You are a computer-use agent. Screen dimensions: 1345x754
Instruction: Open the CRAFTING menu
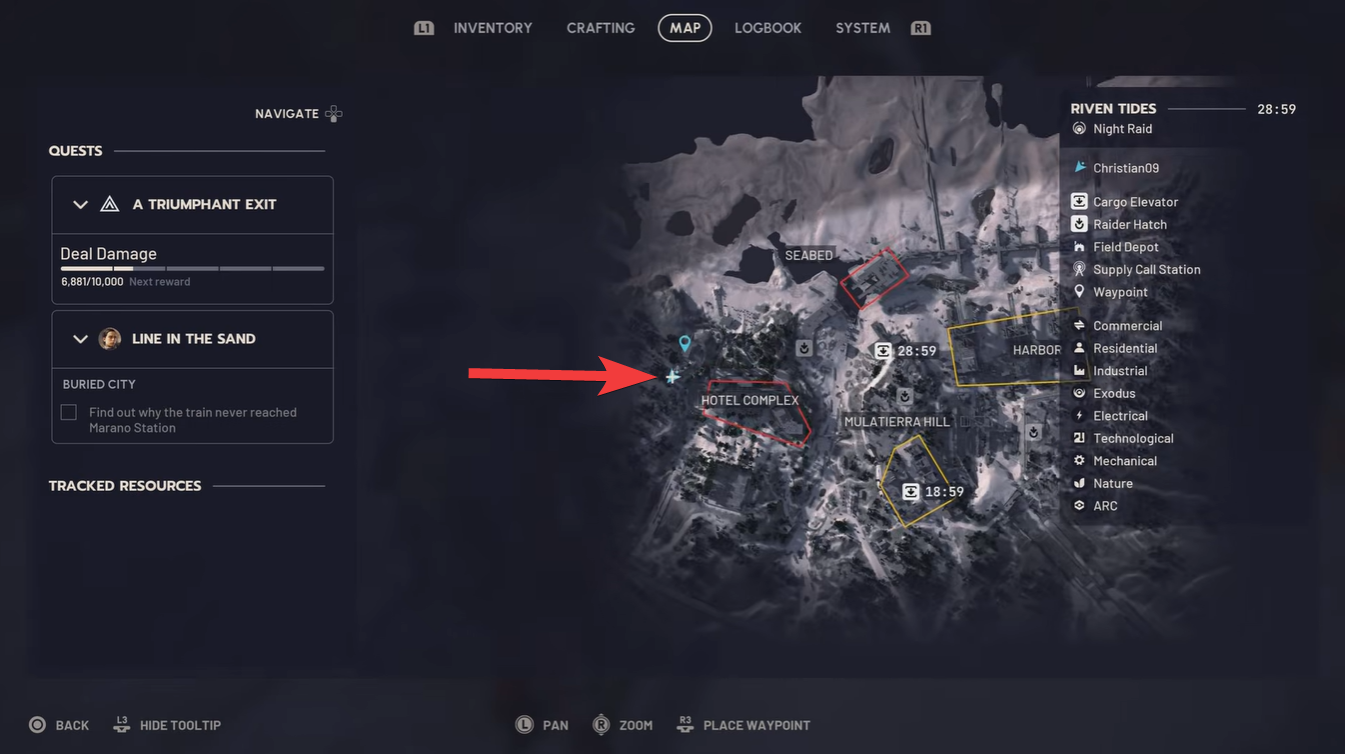click(x=600, y=27)
